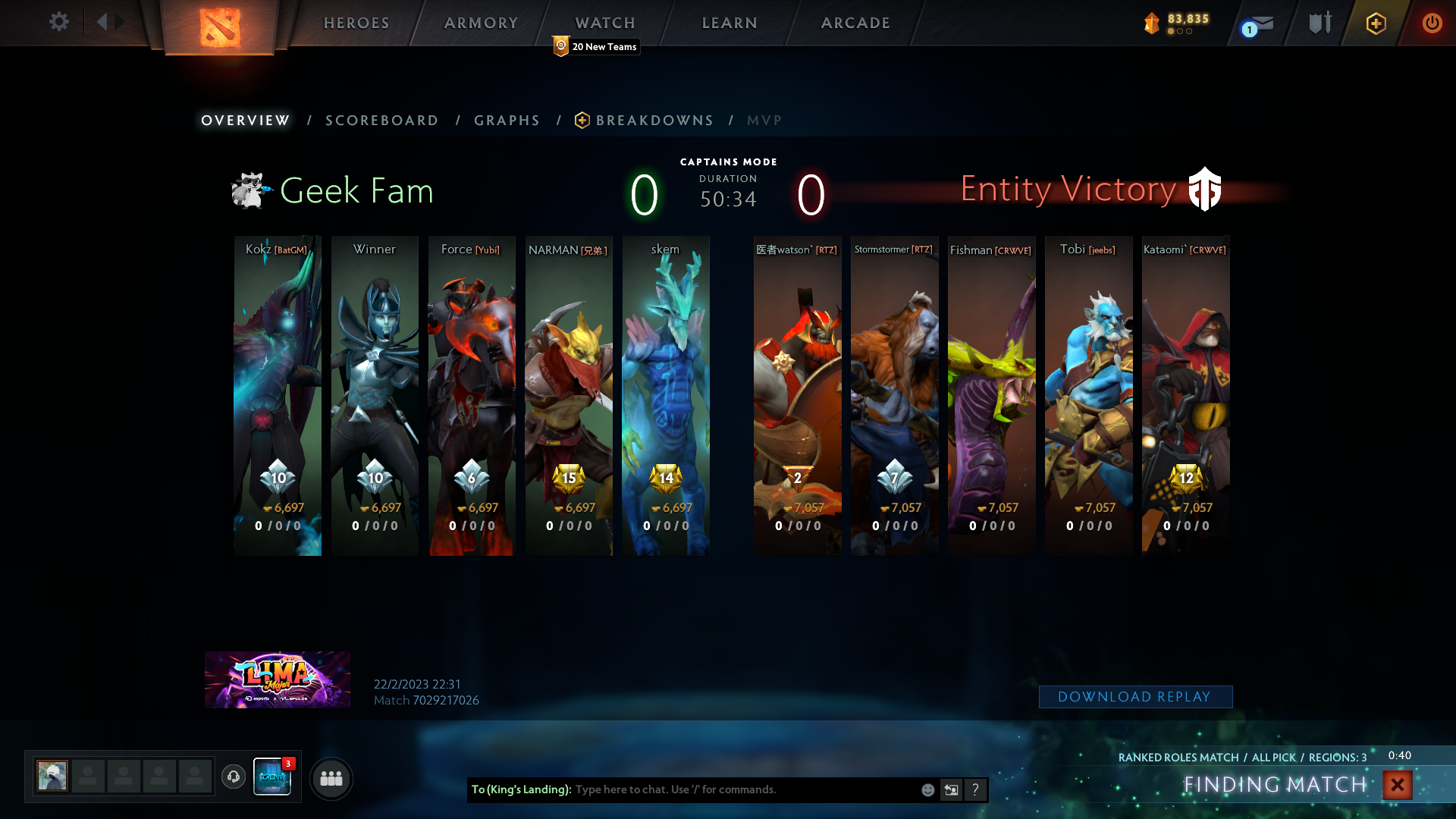This screenshot has height=819, width=1456.
Task: Mute the chat channel via speaker icon
Action: 951,789
